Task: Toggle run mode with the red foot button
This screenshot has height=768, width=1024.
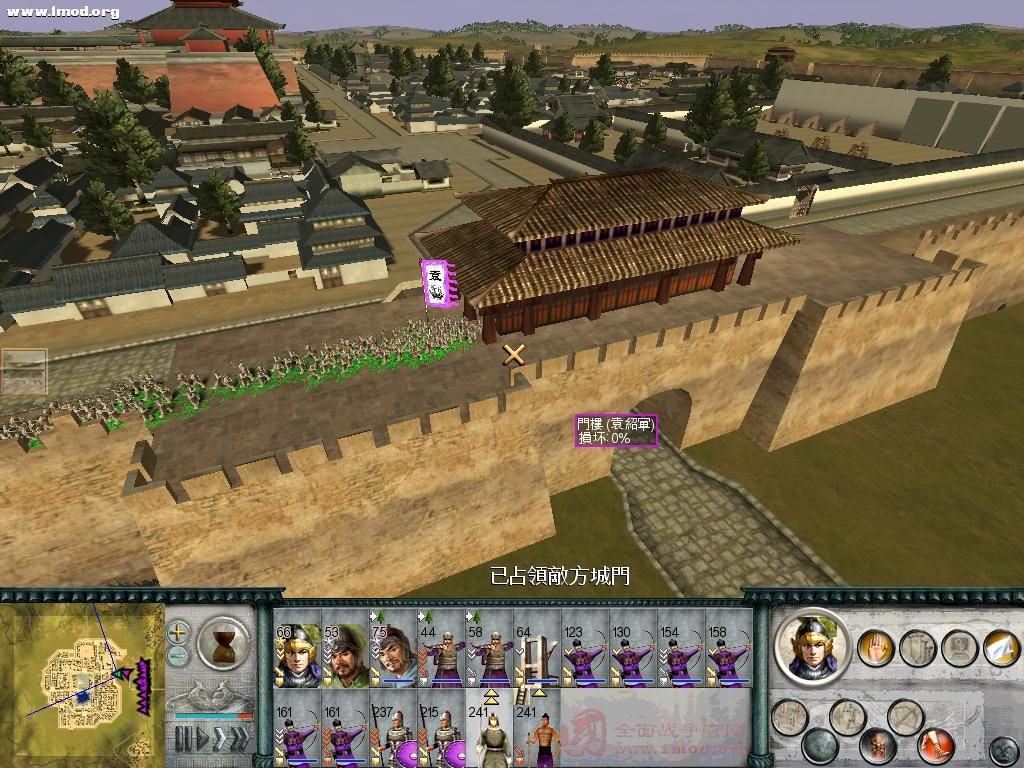Action: [x=934, y=745]
